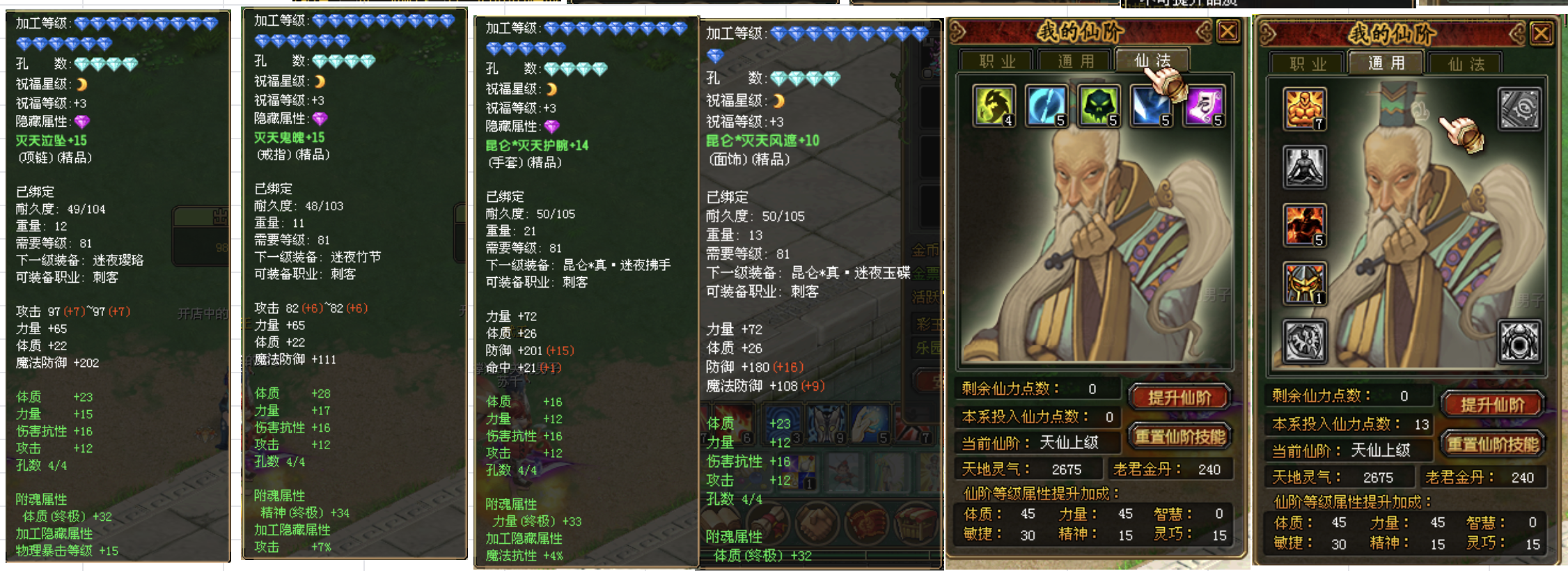
Task: Open the 通用 tab in 我的仙阶
Action: (1386, 63)
